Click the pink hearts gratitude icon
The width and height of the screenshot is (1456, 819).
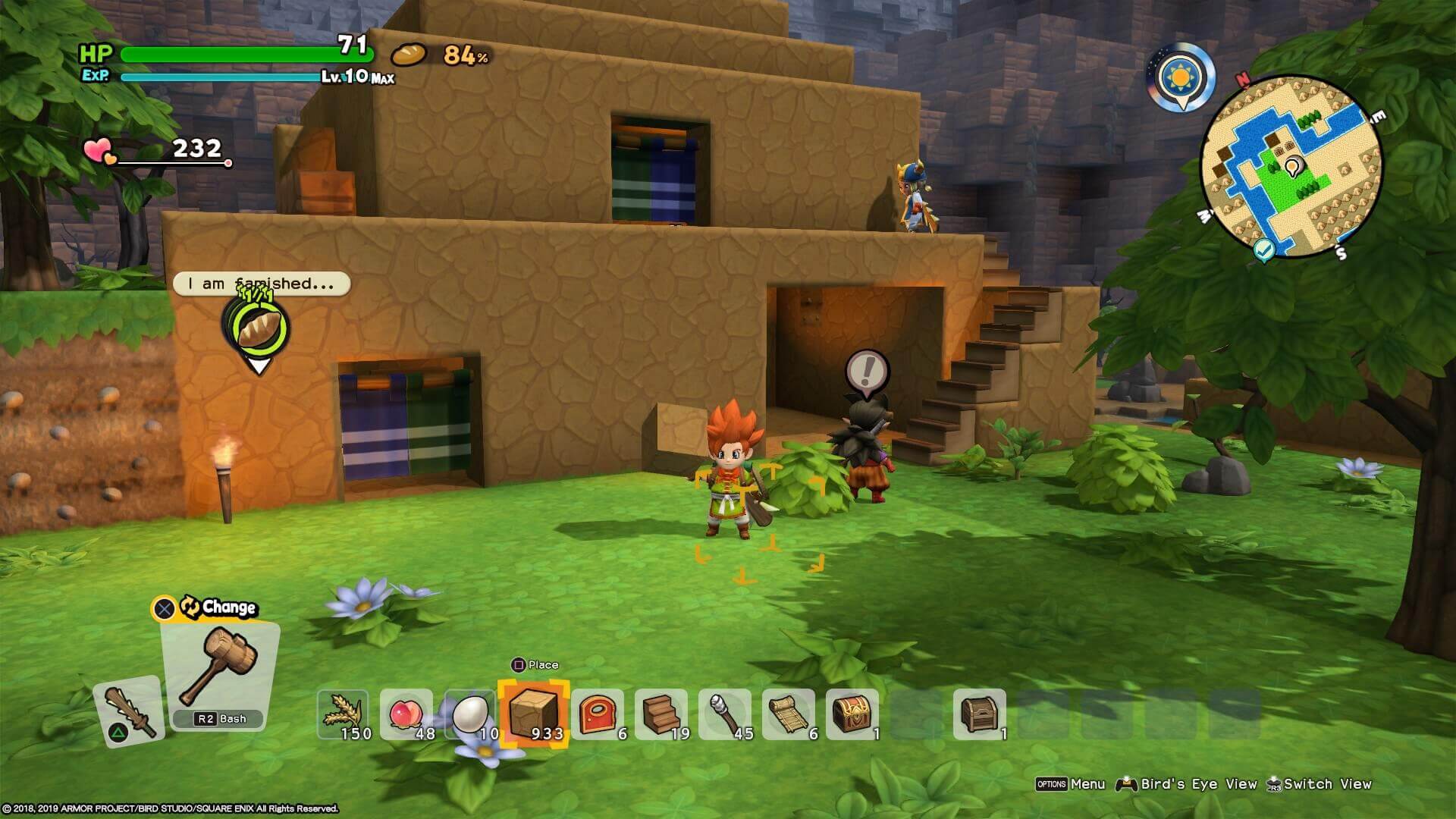click(x=99, y=150)
